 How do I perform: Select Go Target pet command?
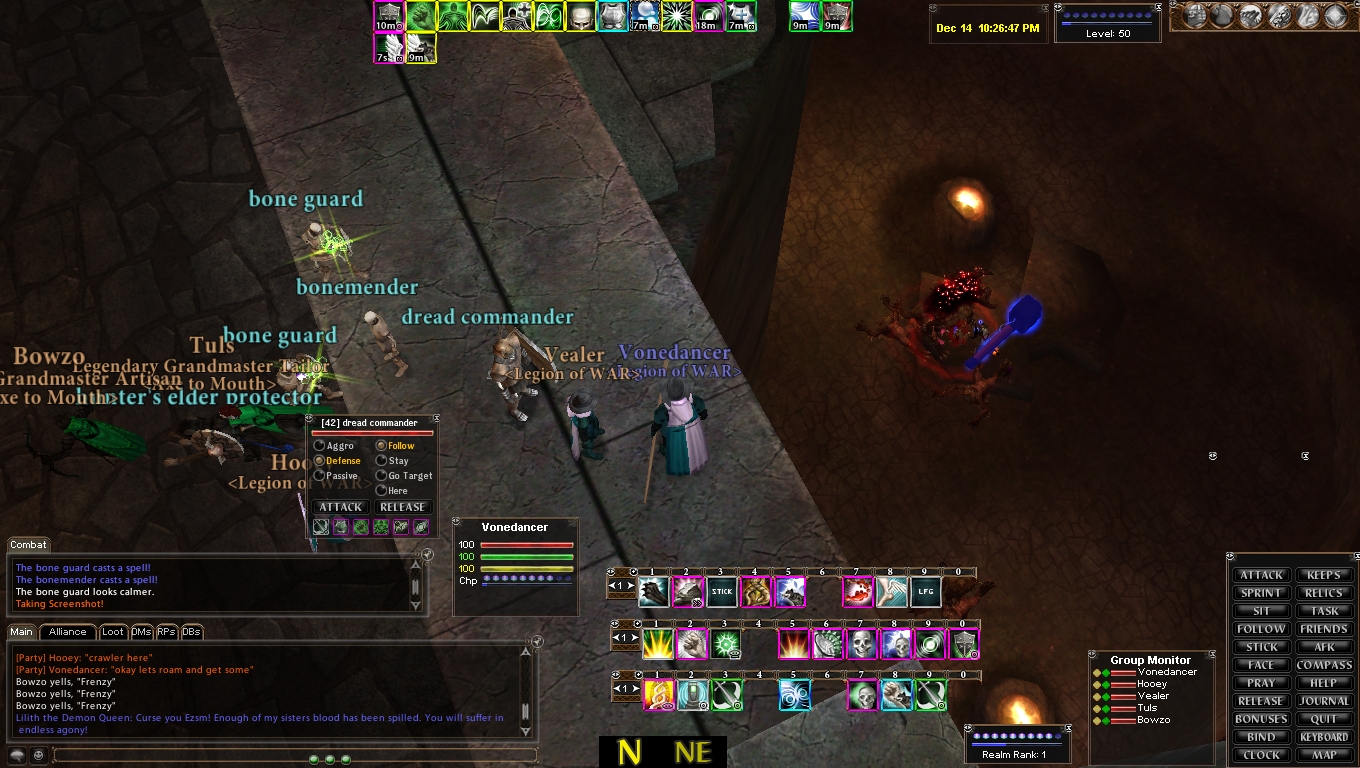381,476
